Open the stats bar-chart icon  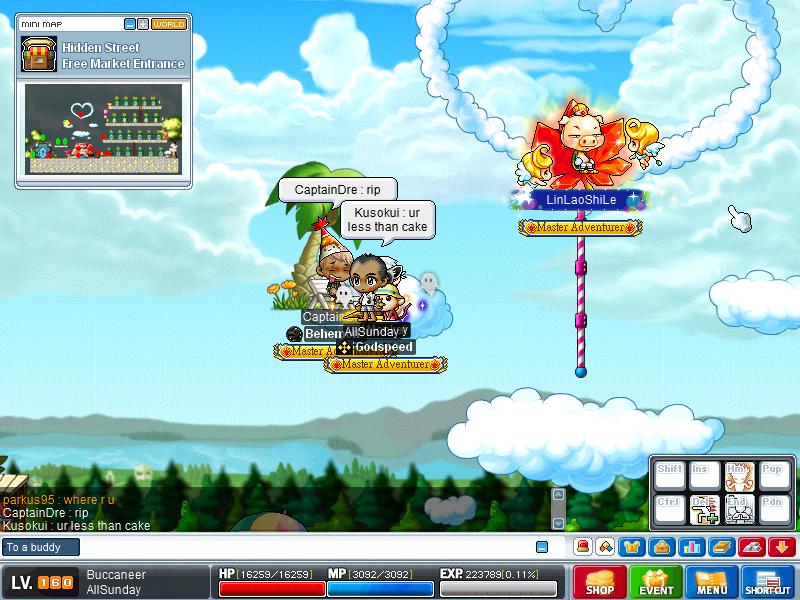click(690, 547)
